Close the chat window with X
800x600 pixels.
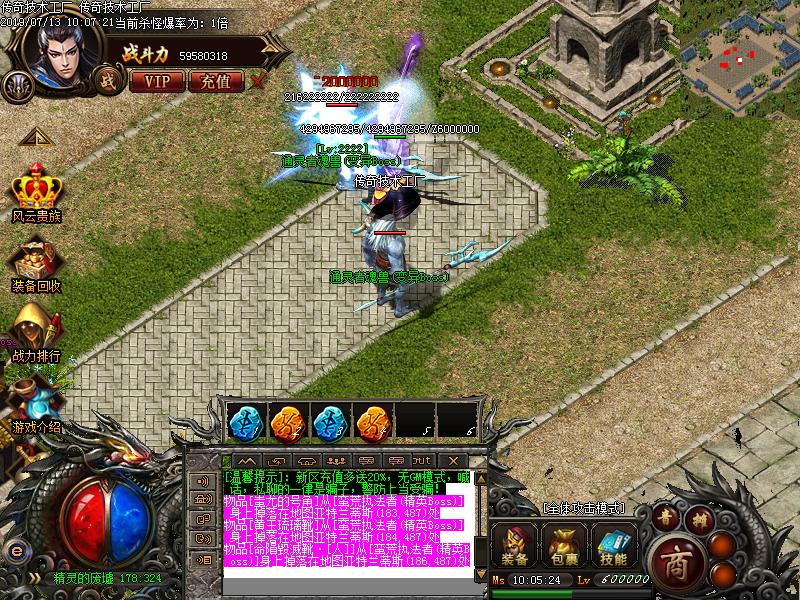click(453, 460)
